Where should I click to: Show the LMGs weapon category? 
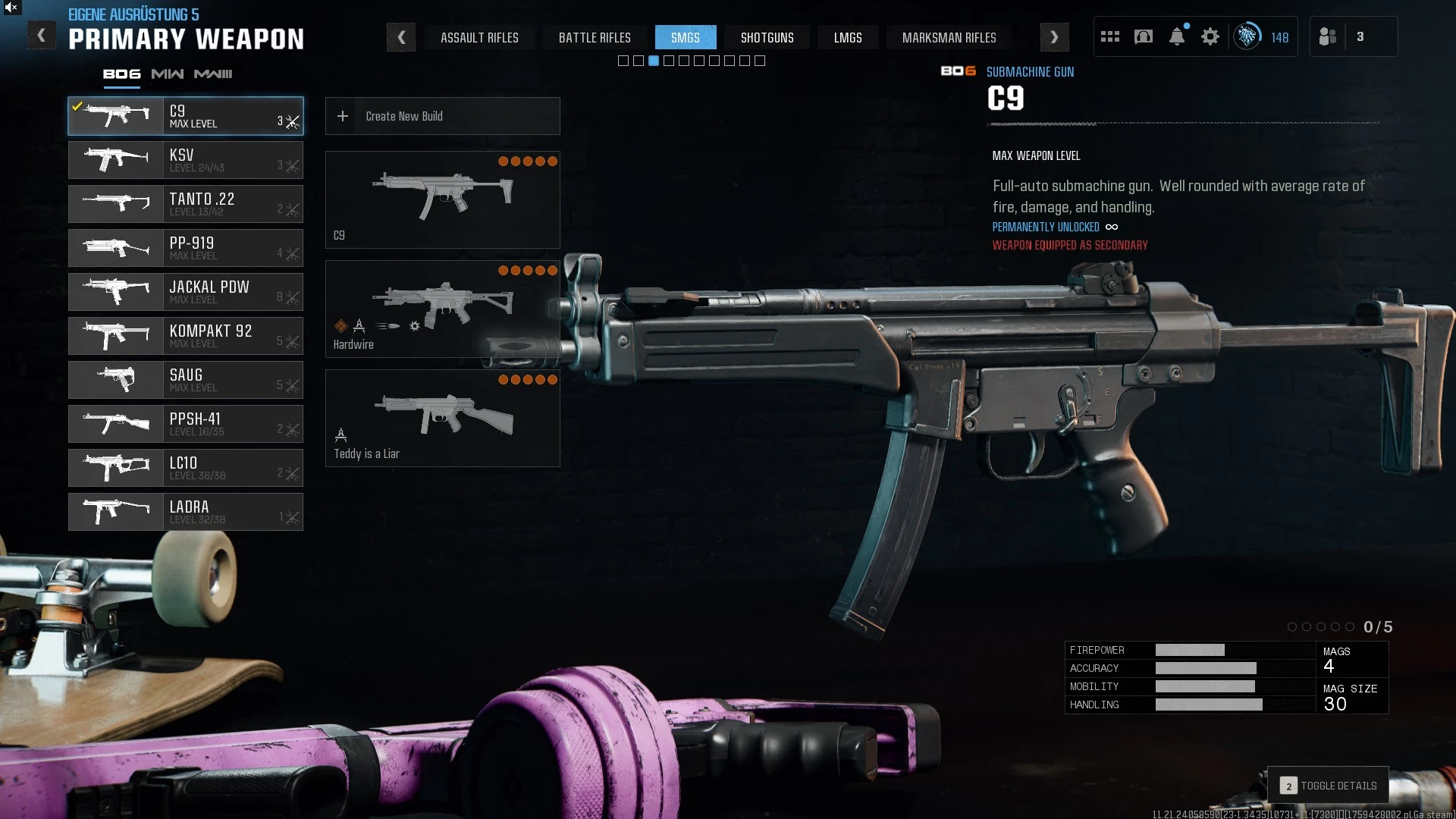point(847,37)
